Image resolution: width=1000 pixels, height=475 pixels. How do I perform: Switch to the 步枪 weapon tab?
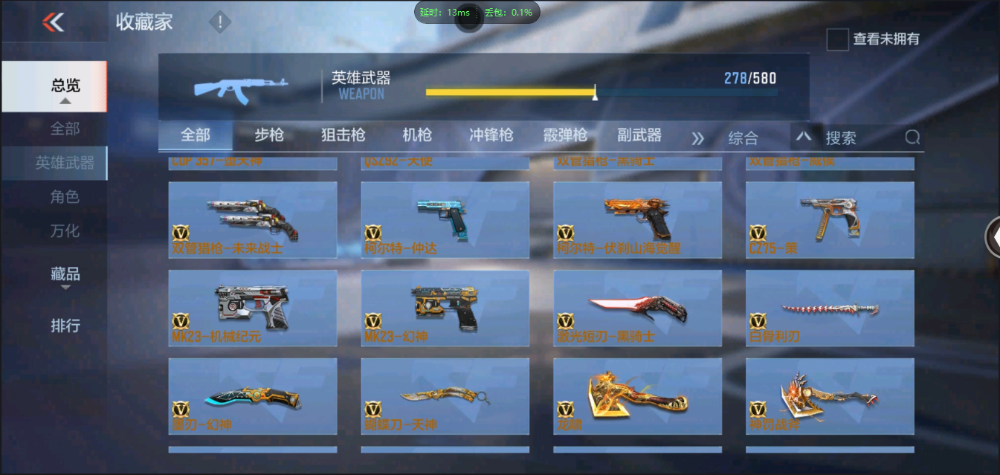click(270, 136)
